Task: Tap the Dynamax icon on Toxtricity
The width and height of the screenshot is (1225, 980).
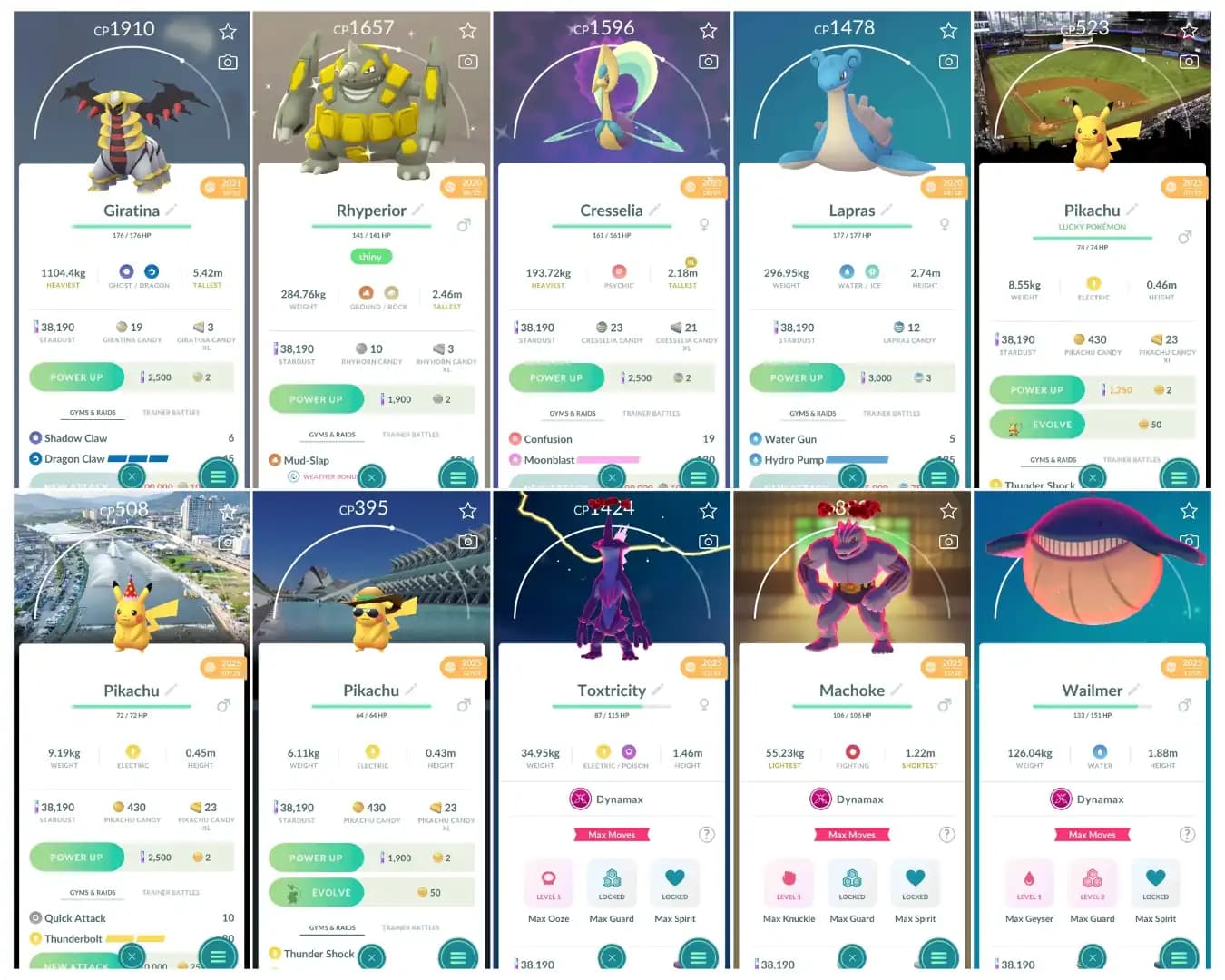Action: click(579, 799)
